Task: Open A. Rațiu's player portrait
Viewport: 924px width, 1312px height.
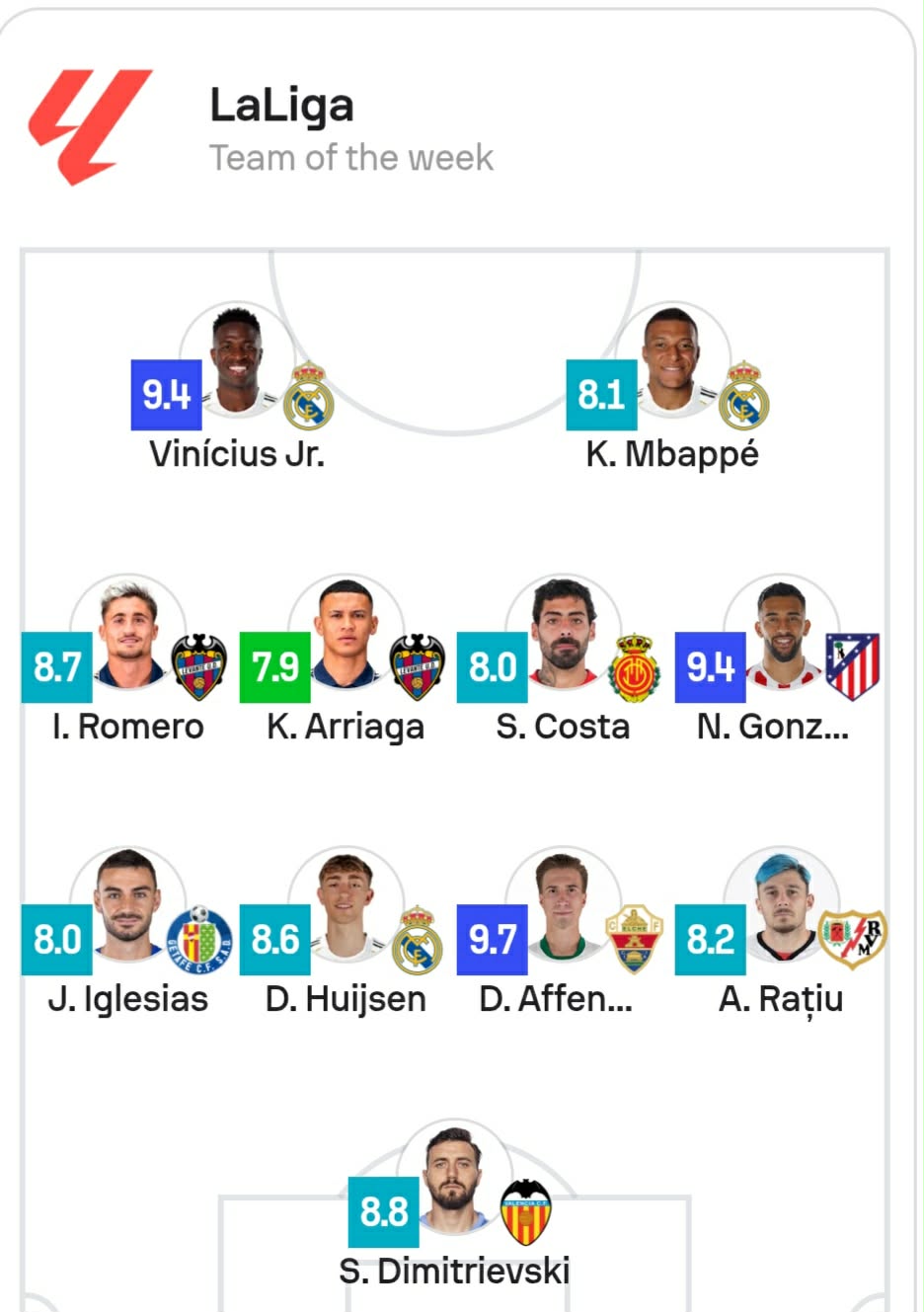Action: 781,905
